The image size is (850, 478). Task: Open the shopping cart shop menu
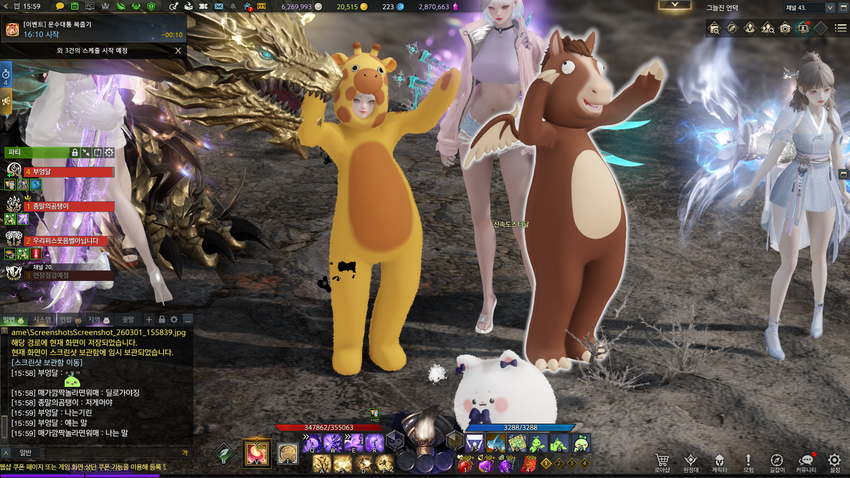click(662, 461)
